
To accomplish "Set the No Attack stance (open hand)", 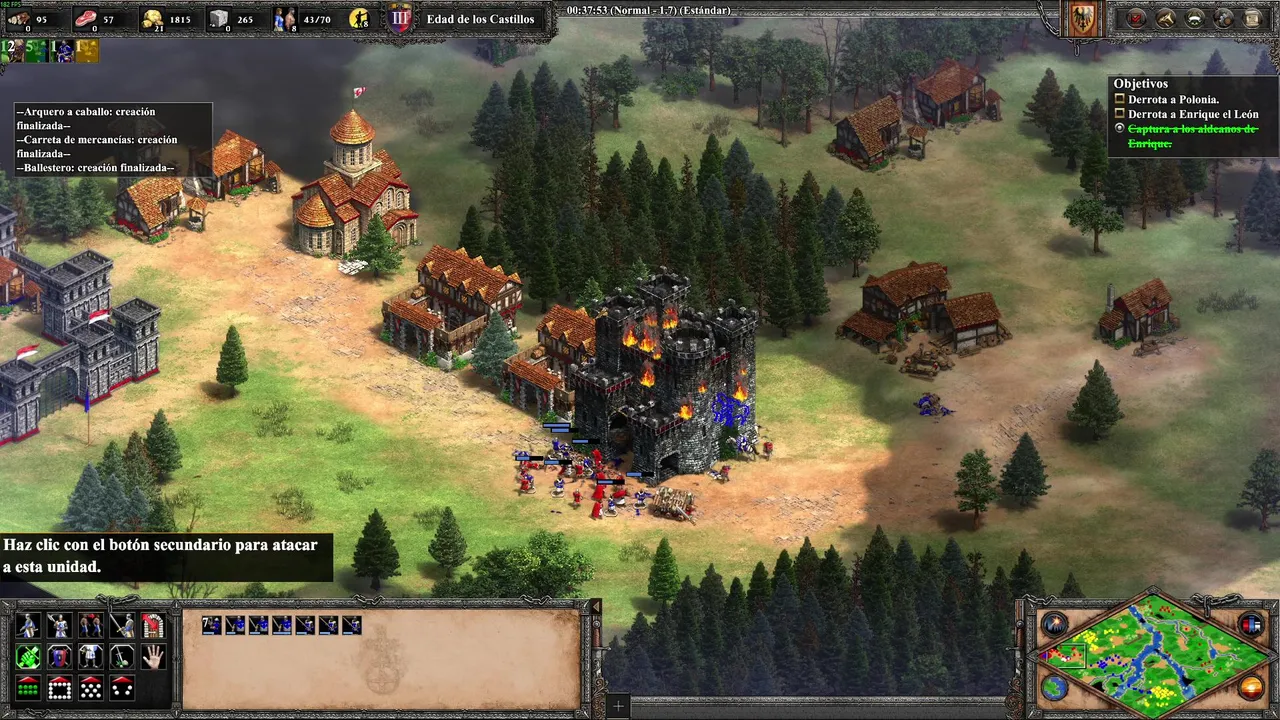I will coord(152,657).
